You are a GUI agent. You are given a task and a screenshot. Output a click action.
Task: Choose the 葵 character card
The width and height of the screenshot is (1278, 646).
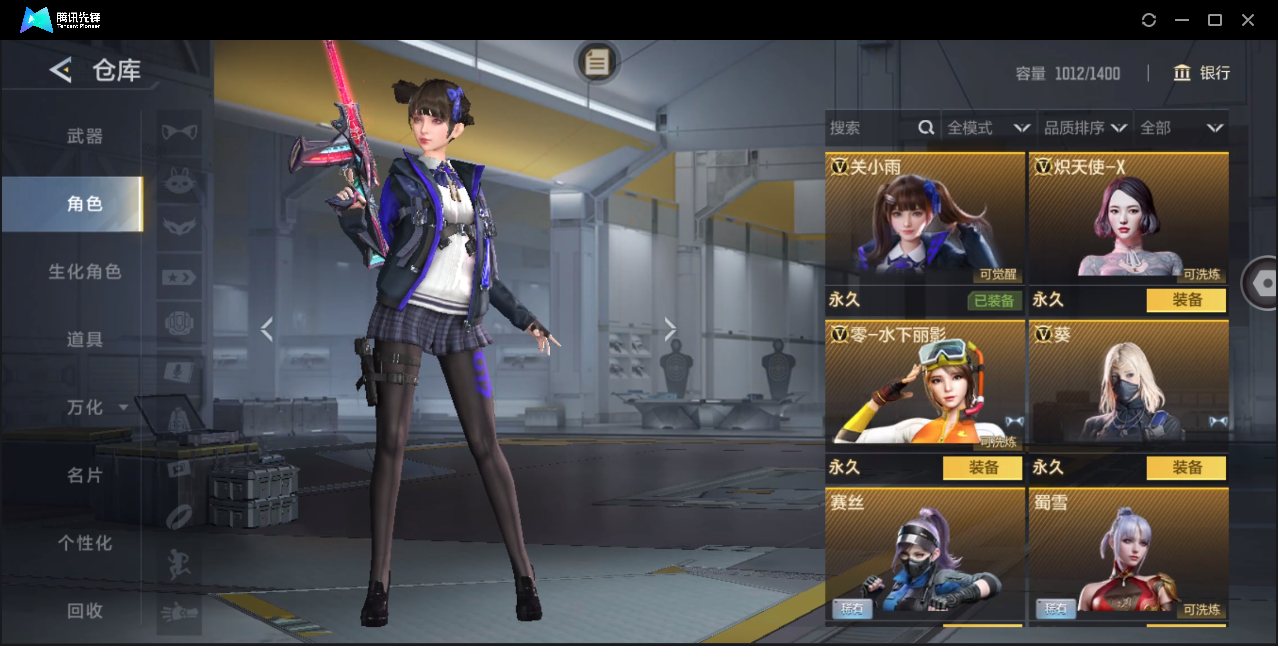tap(1128, 385)
